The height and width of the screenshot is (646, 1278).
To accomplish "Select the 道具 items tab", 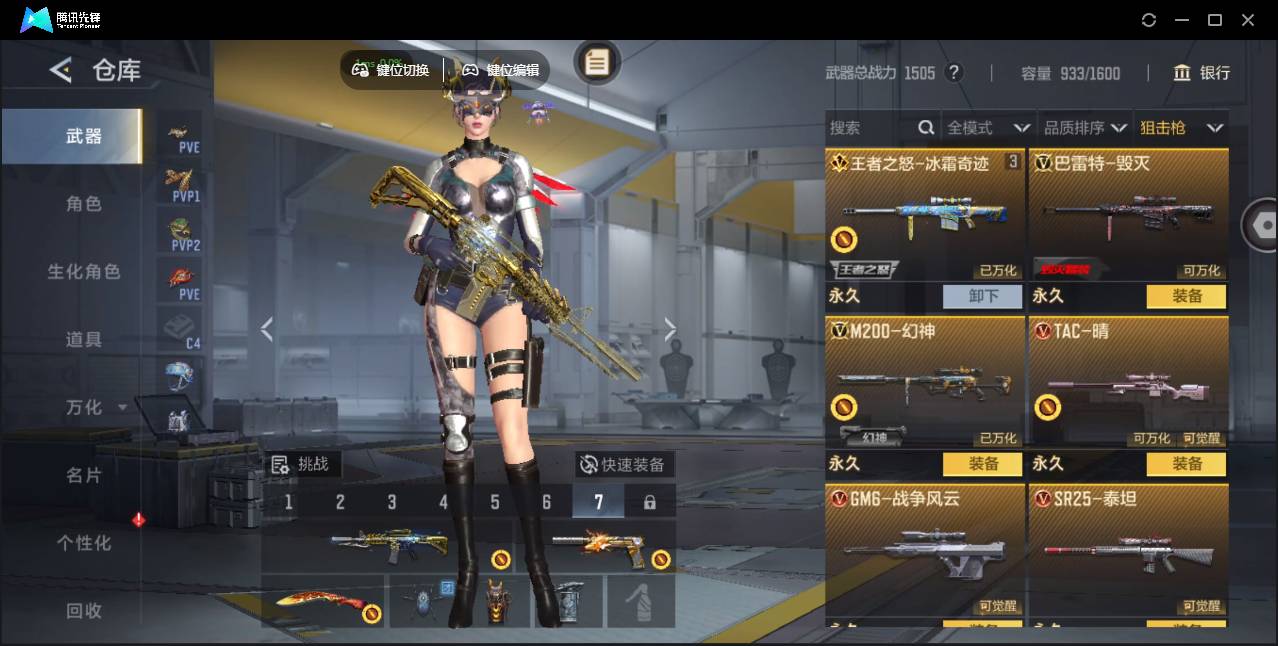I will pyautogui.click(x=84, y=340).
